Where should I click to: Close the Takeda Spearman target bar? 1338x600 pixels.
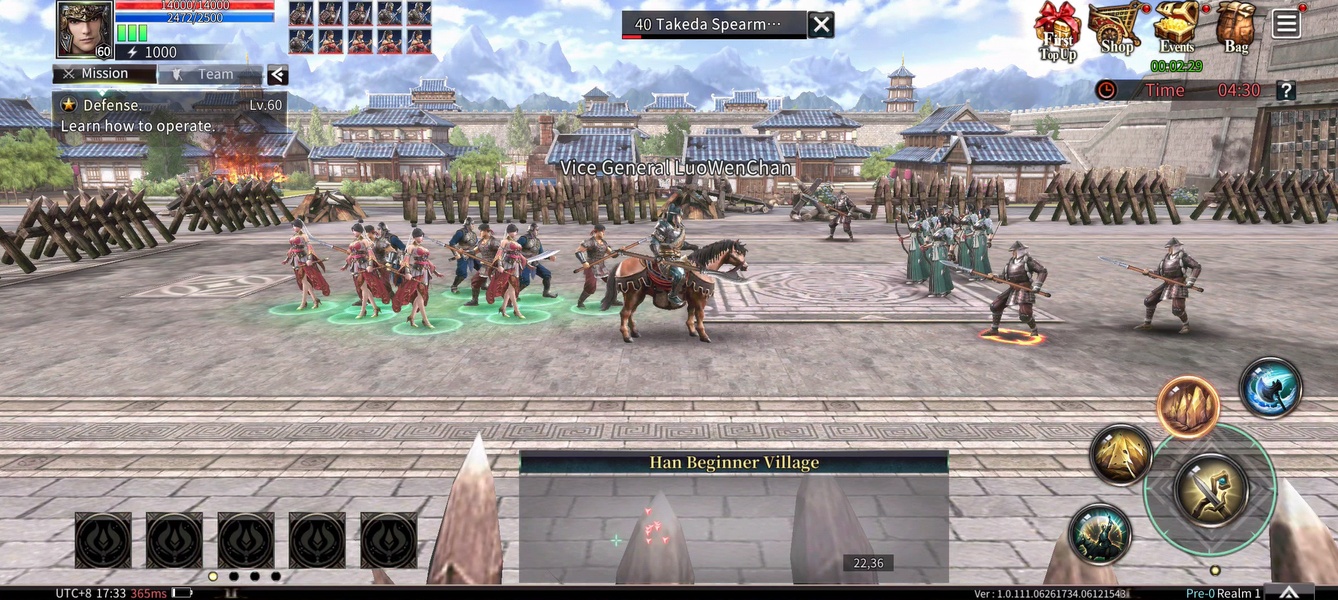point(821,25)
